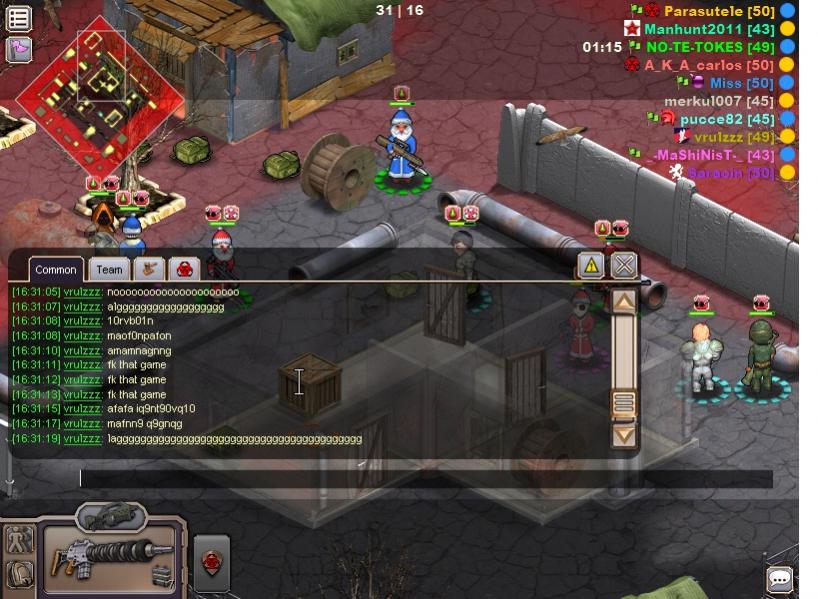Open the red emblem chat tab
This screenshot has height=599, width=818.
[185, 269]
